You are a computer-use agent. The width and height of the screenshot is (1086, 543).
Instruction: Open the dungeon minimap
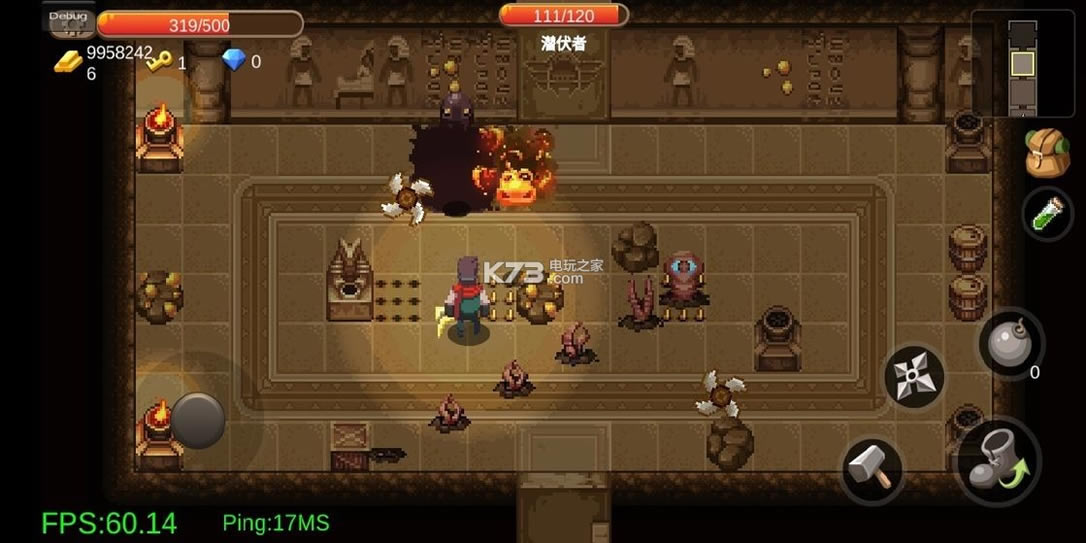(1022, 64)
